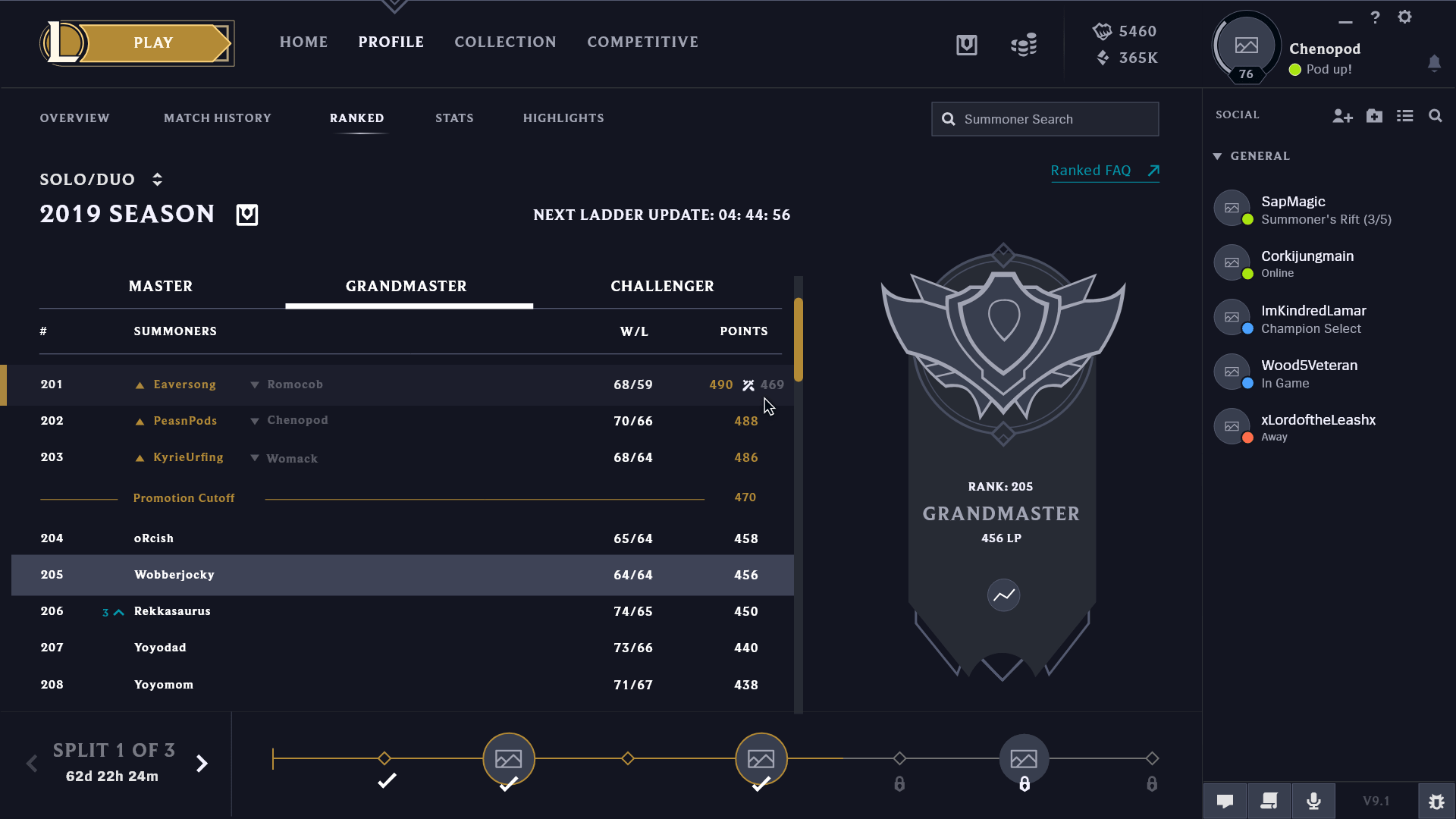Click the create friend group folder icon
The height and width of the screenshot is (819, 1456).
pos(1374,115)
